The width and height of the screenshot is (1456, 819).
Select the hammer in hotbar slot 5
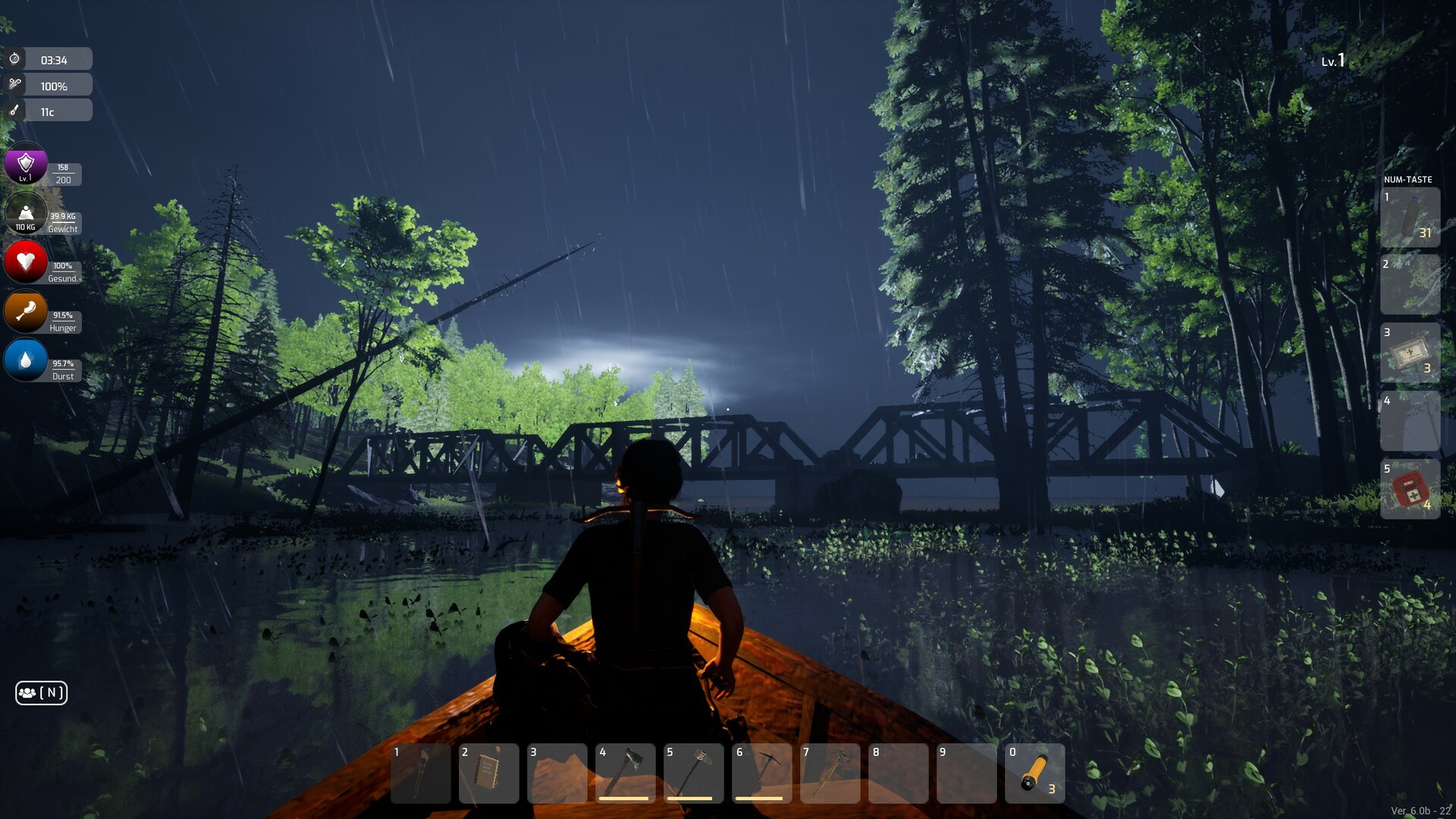695,773
